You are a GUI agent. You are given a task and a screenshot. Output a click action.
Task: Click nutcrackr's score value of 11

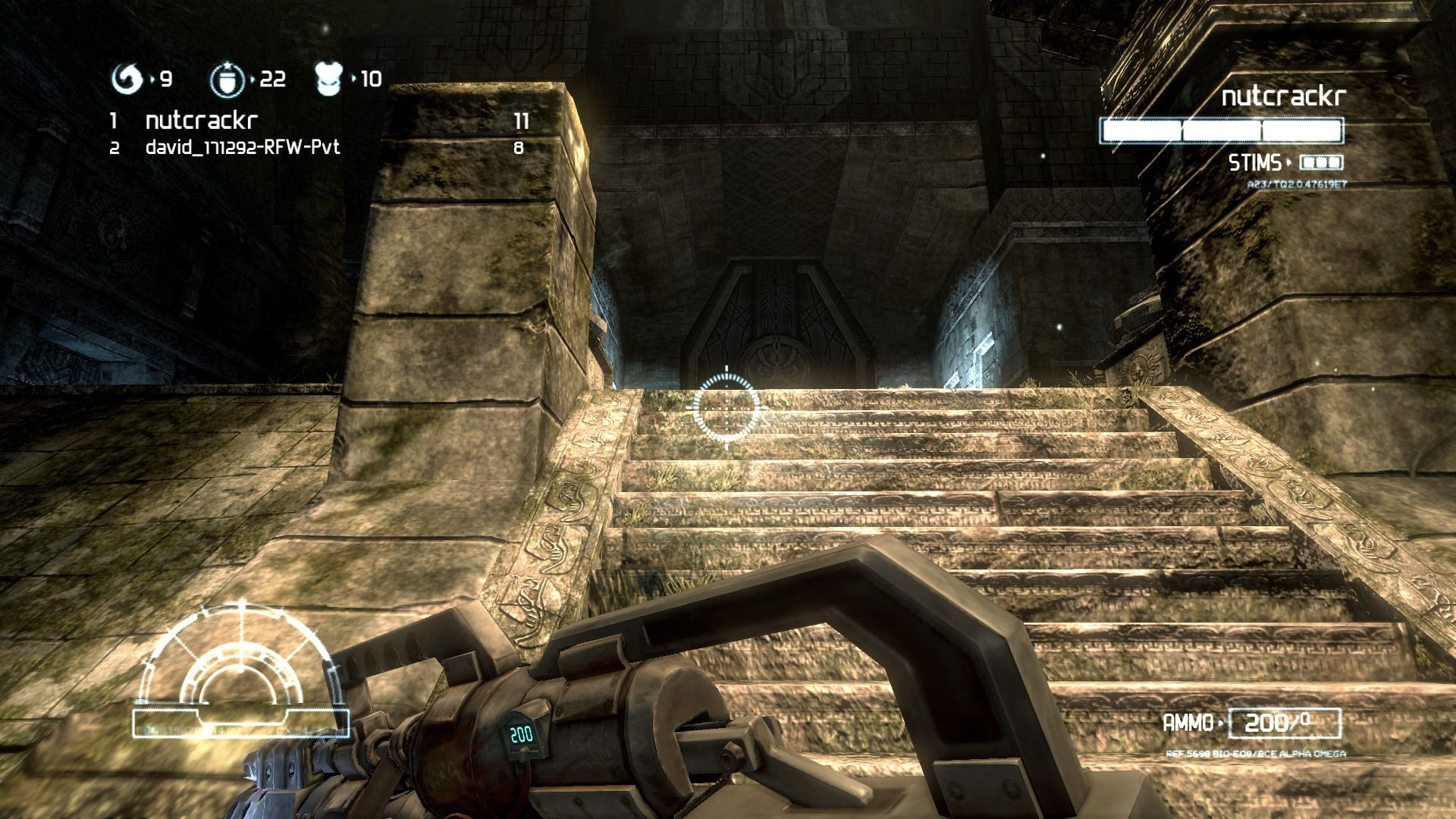522,119
